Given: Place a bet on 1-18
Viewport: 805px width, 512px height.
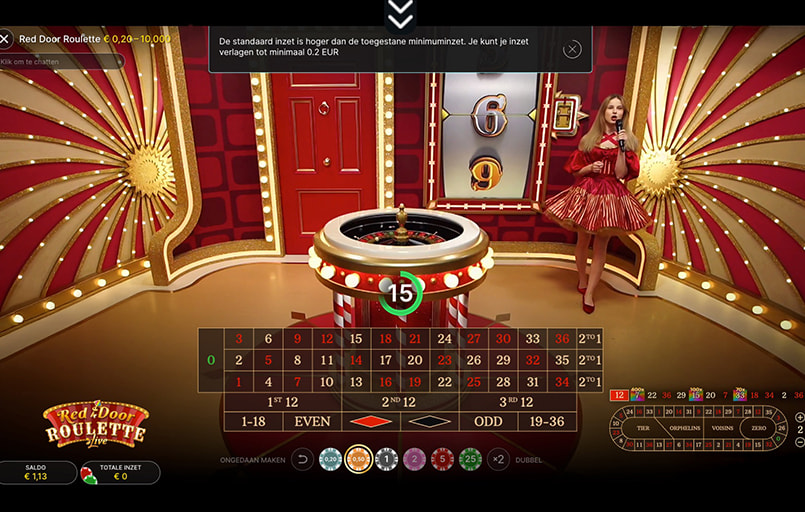Looking at the screenshot, I should (x=253, y=421).
